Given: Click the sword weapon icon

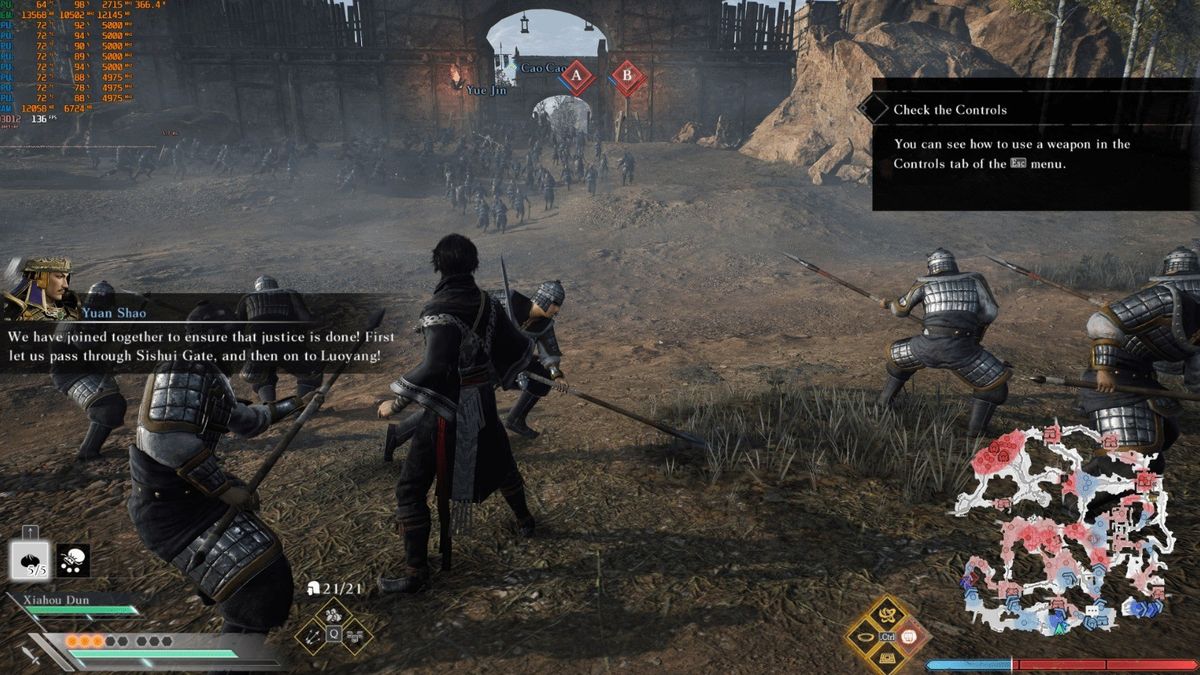Looking at the screenshot, I should [32, 654].
